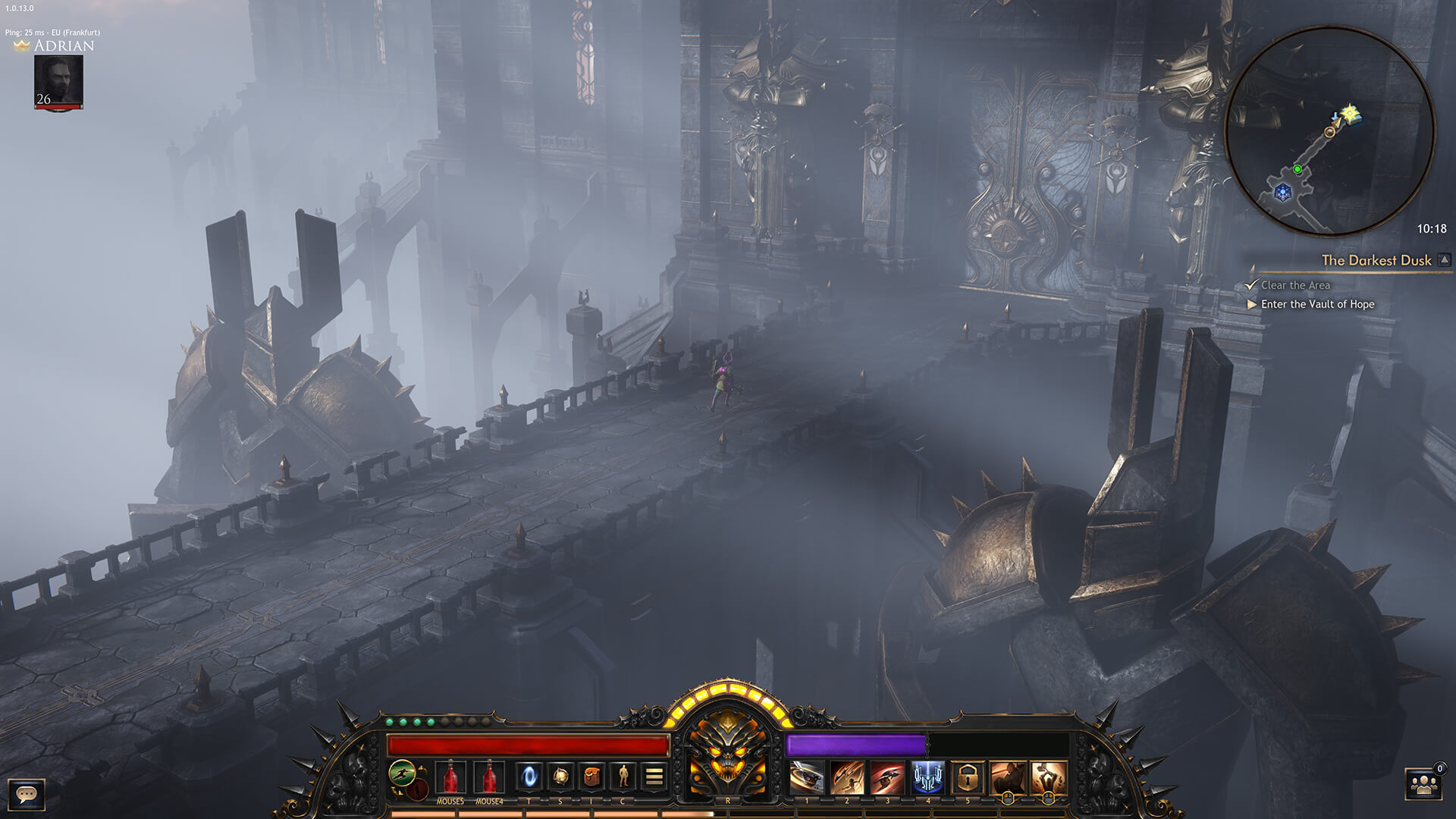Open the three-bar game menu
Image resolution: width=1456 pixels, height=819 pixels.
654,777
